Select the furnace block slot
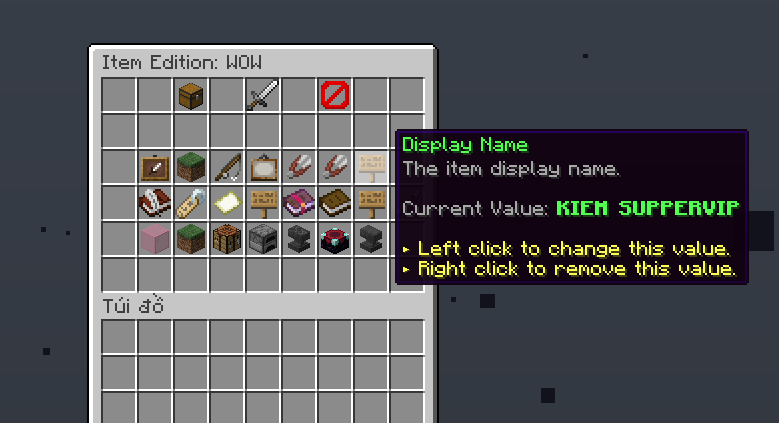This screenshot has height=423, width=779. tap(262, 239)
